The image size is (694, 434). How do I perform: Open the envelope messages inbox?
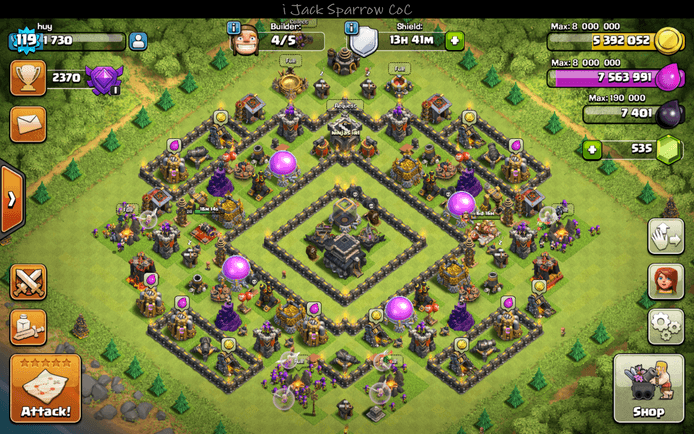28,124
